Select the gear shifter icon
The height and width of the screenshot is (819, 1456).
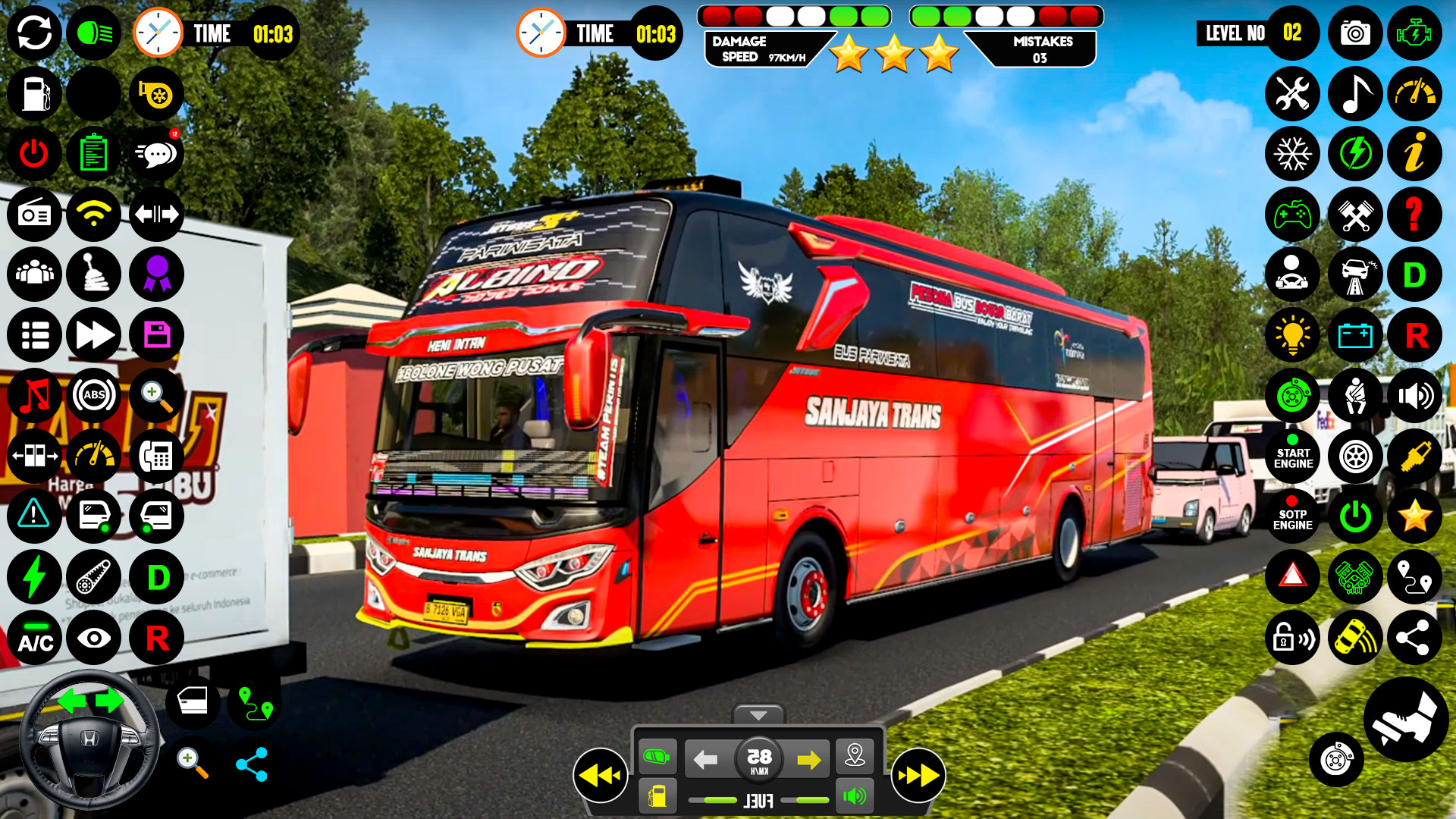94,275
